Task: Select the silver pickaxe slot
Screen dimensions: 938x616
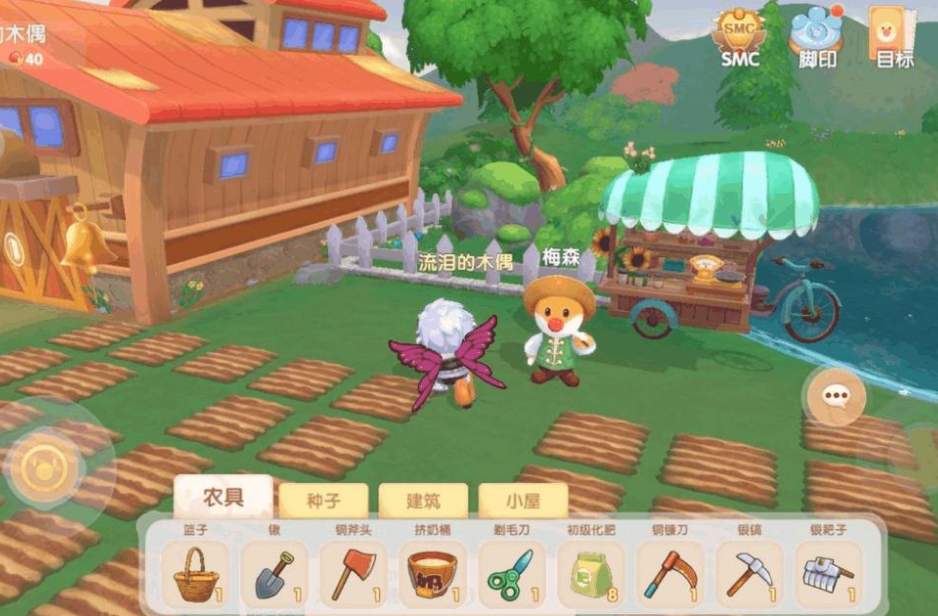Action: coord(749,574)
